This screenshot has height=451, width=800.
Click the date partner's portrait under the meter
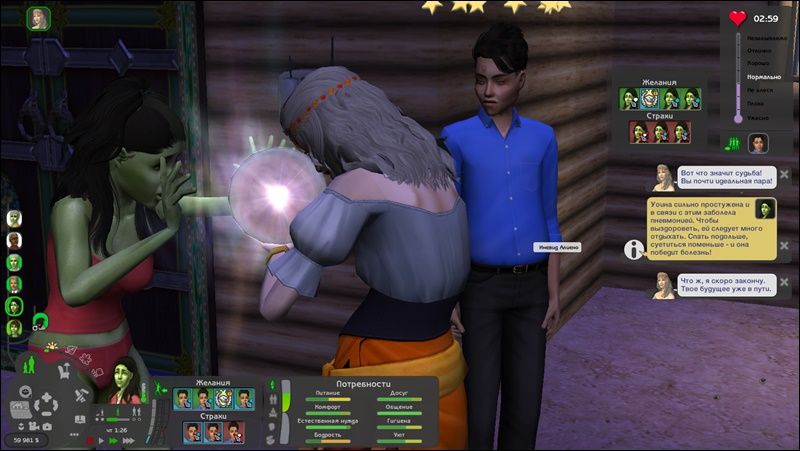pos(758,143)
